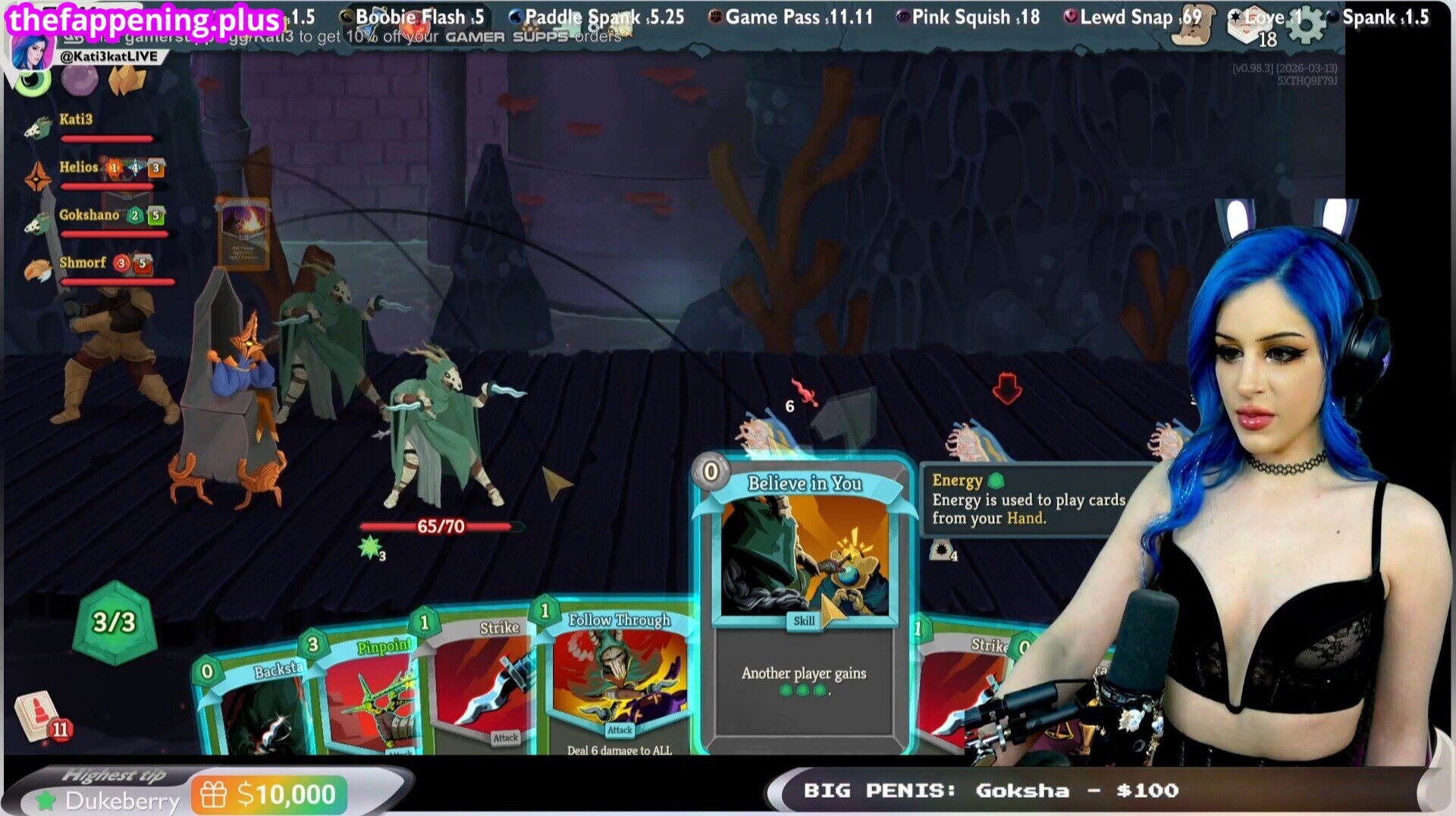Click Shmorf's entry in the party list
Image resolution: width=1456 pixels, height=816 pixels.
pos(82,263)
